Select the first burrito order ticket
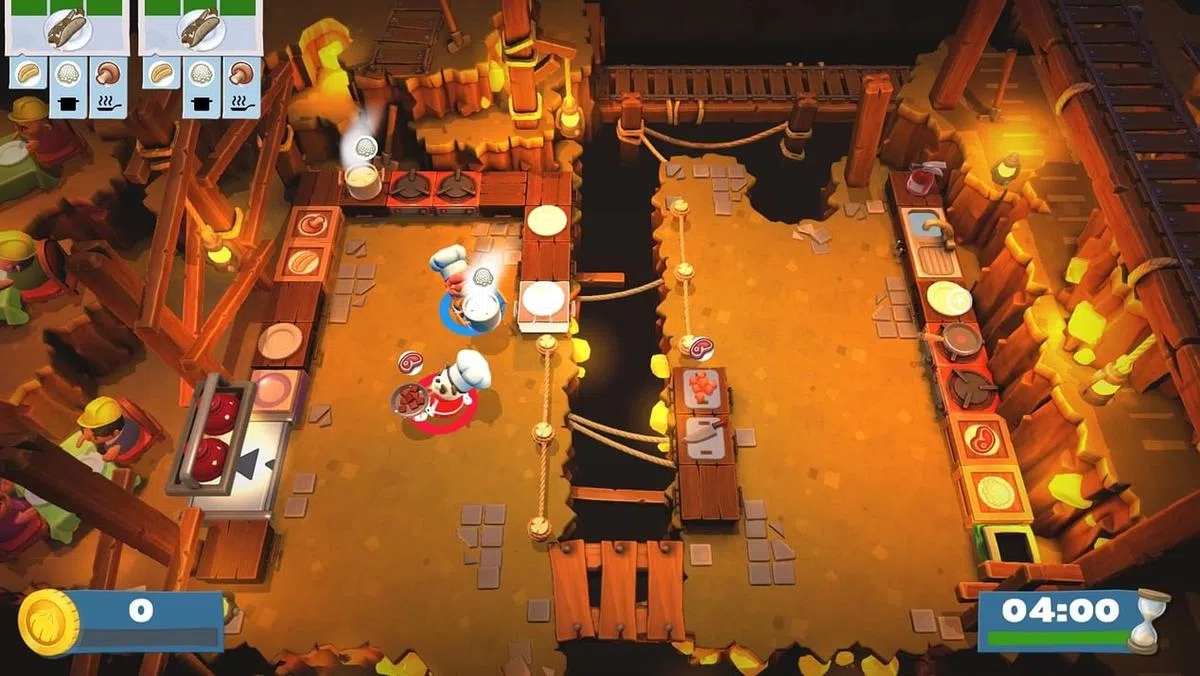The image size is (1200, 676). tap(68, 30)
